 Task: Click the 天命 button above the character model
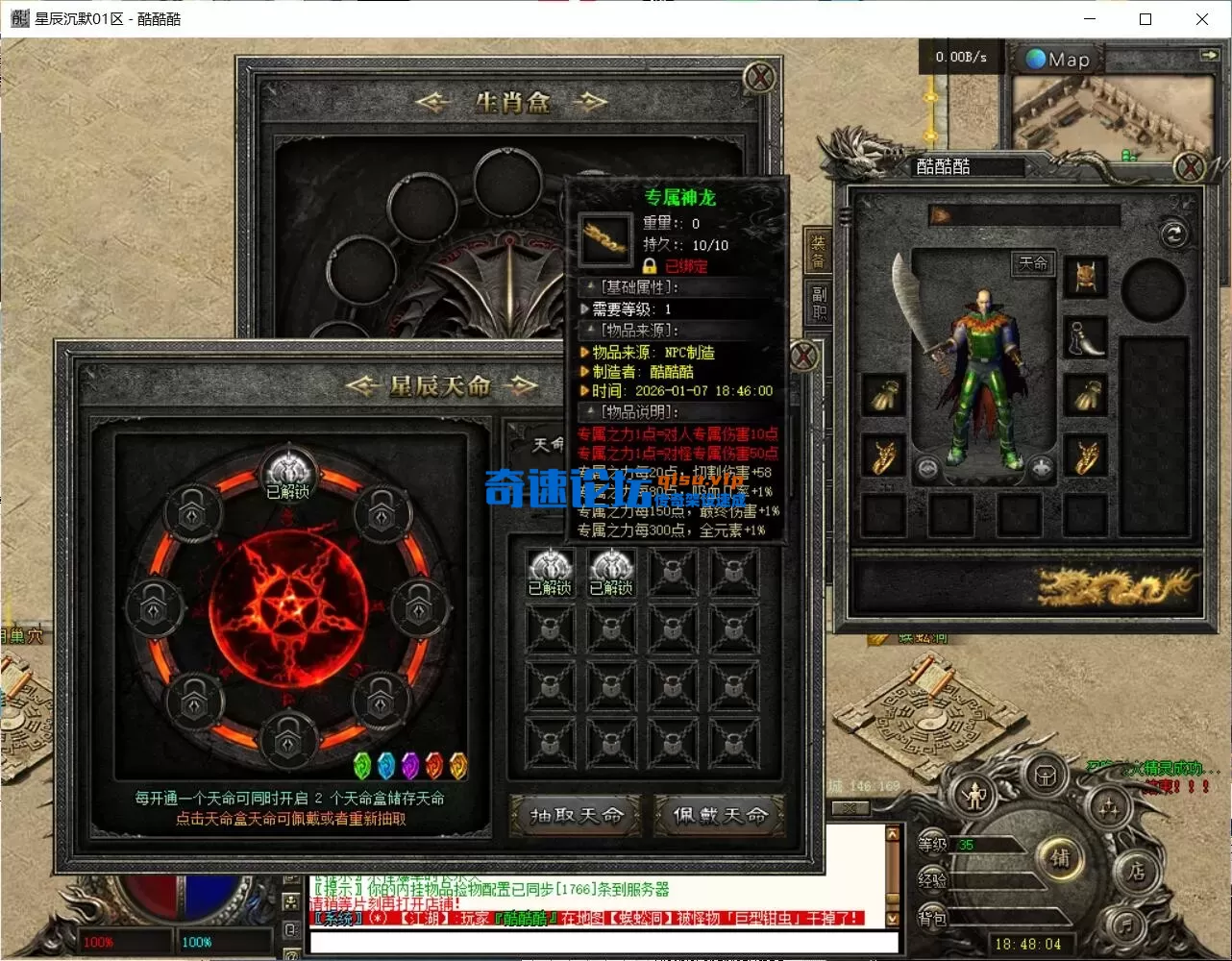point(1035,263)
